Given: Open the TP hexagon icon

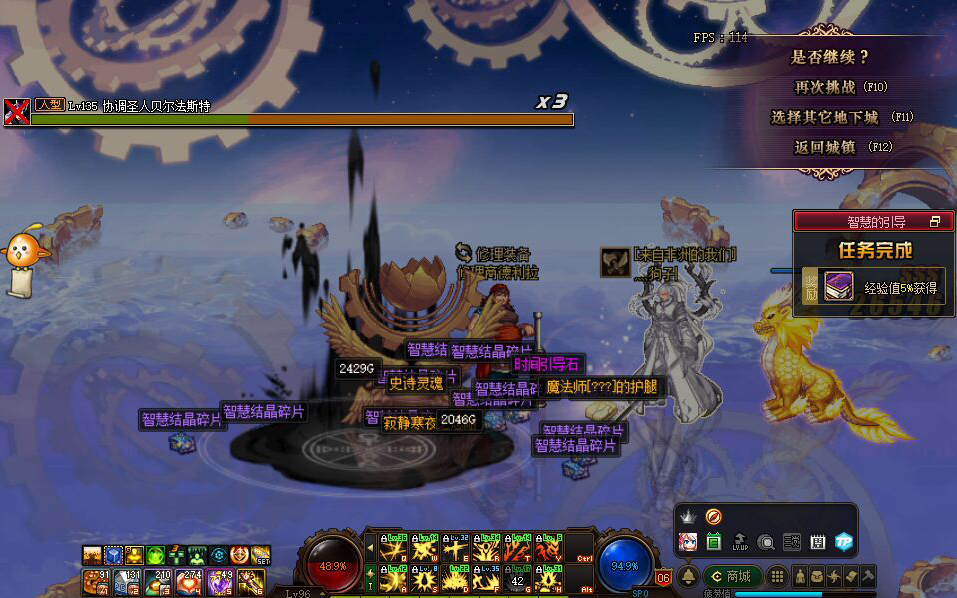Looking at the screenshot, I should coord(844,542).
